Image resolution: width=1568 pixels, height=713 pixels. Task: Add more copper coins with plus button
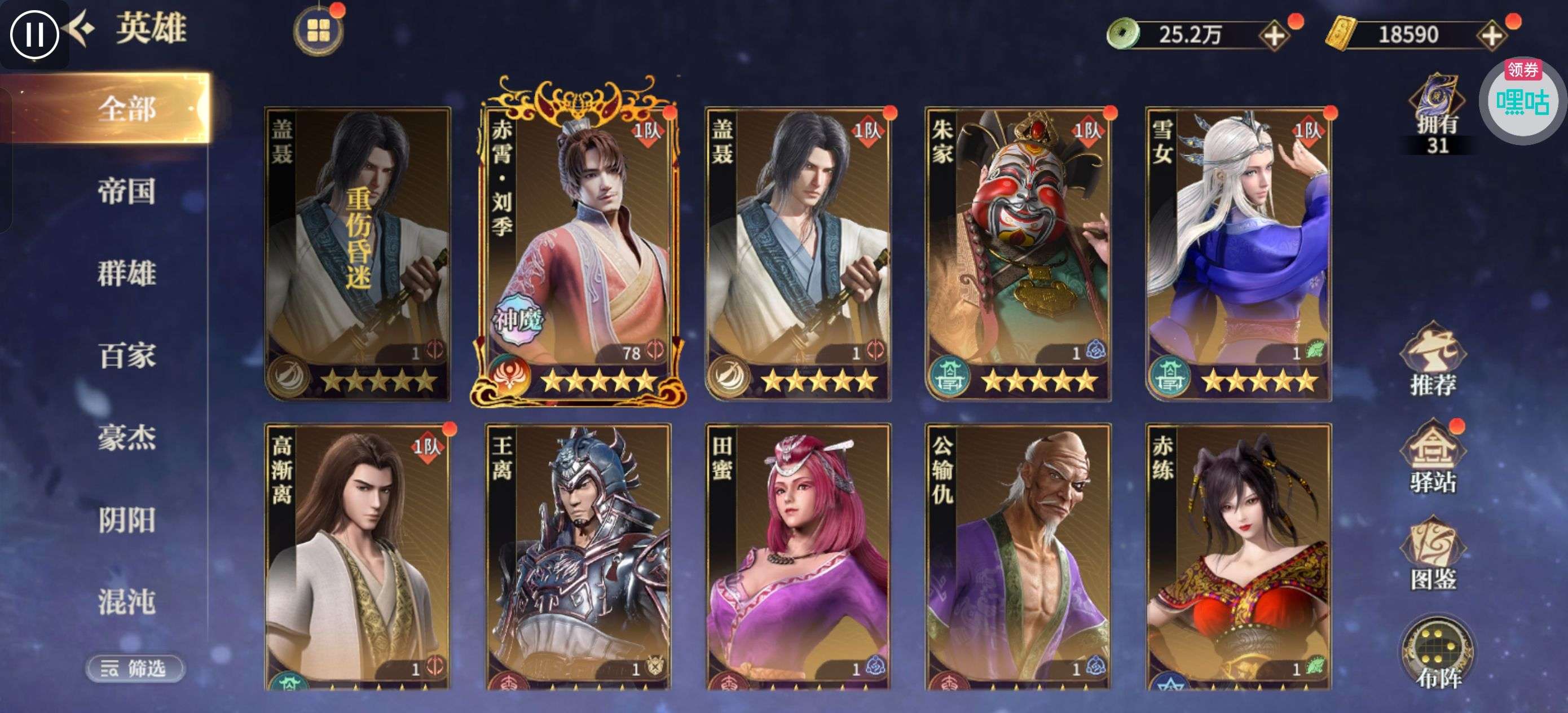1274,36
